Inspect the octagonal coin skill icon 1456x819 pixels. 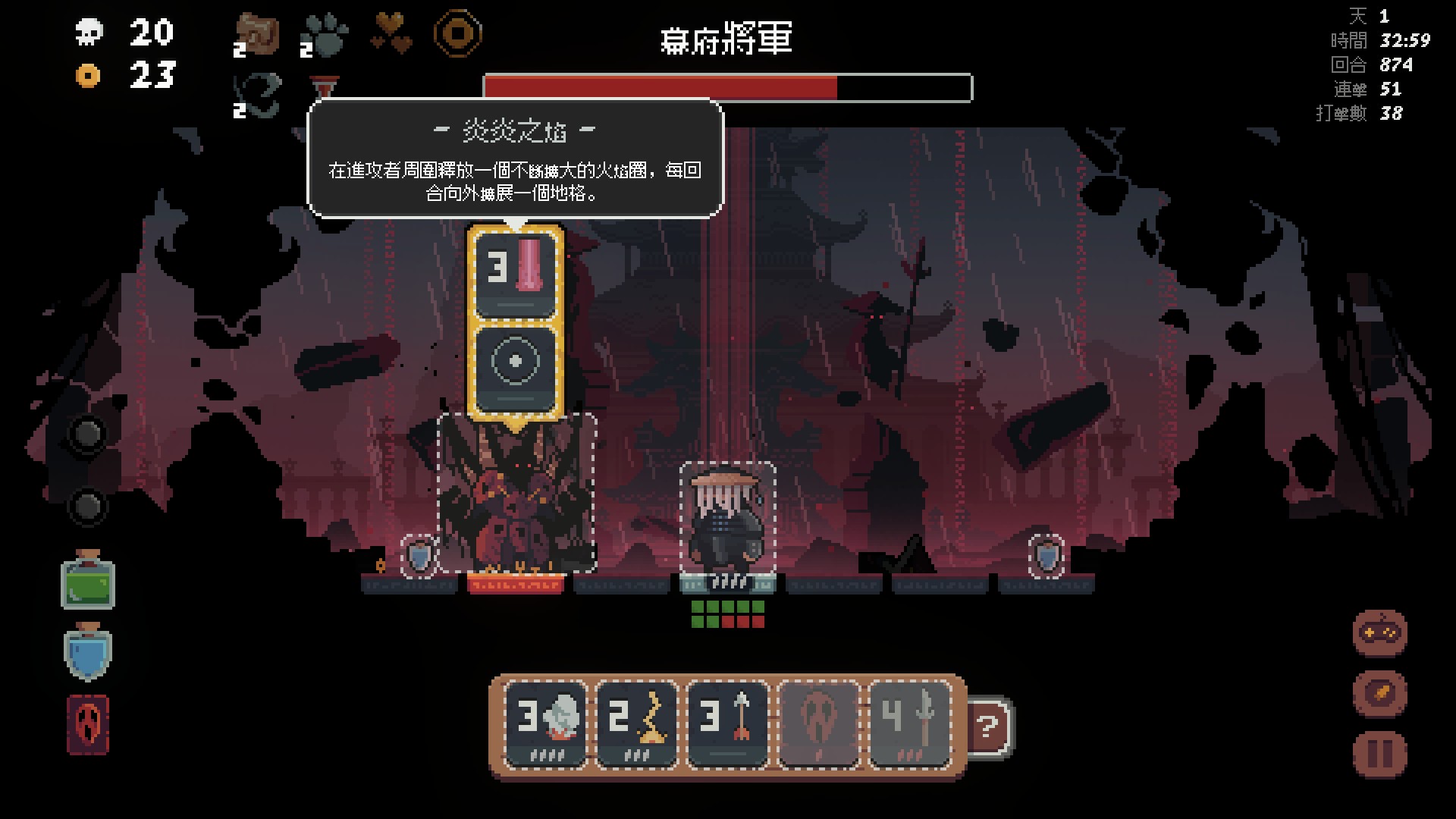[457, 33]
